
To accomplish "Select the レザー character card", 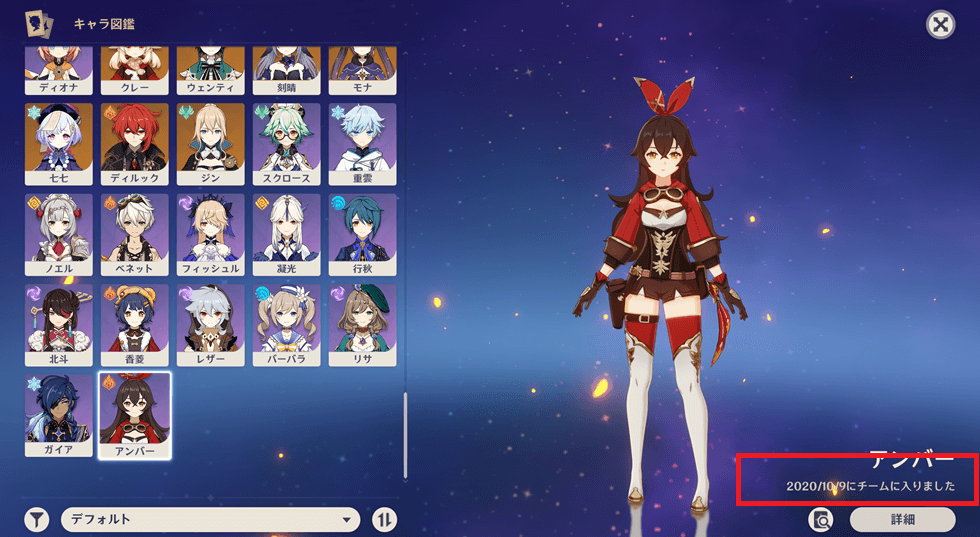I will pyautogui.click(x=210, y=325).
